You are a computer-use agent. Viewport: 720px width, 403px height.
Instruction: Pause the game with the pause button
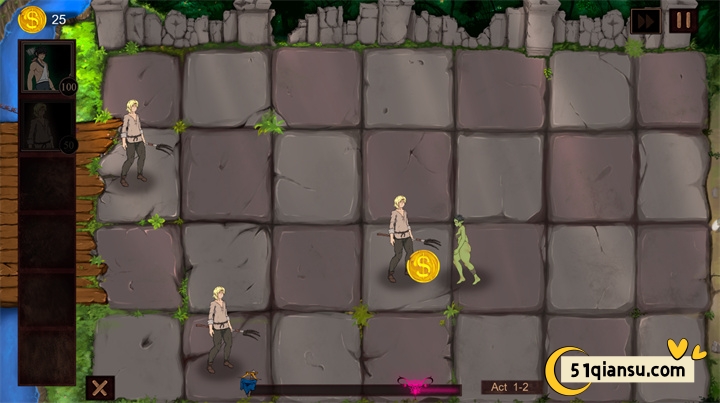[684, 20]
